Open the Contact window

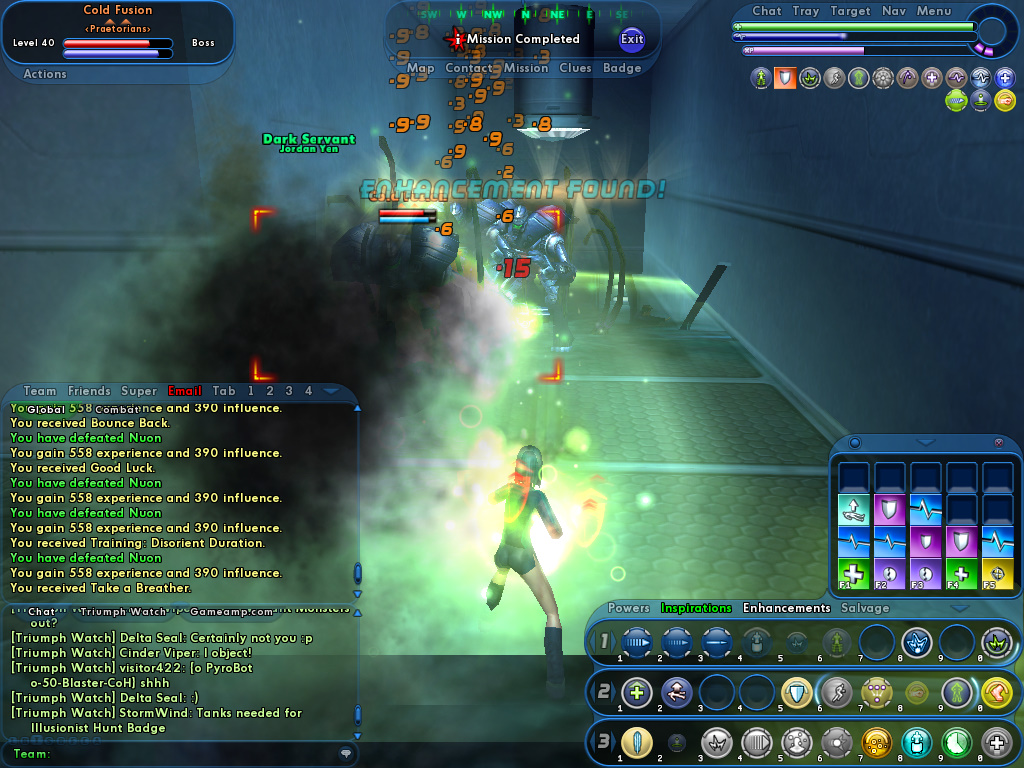coord(469,68)
